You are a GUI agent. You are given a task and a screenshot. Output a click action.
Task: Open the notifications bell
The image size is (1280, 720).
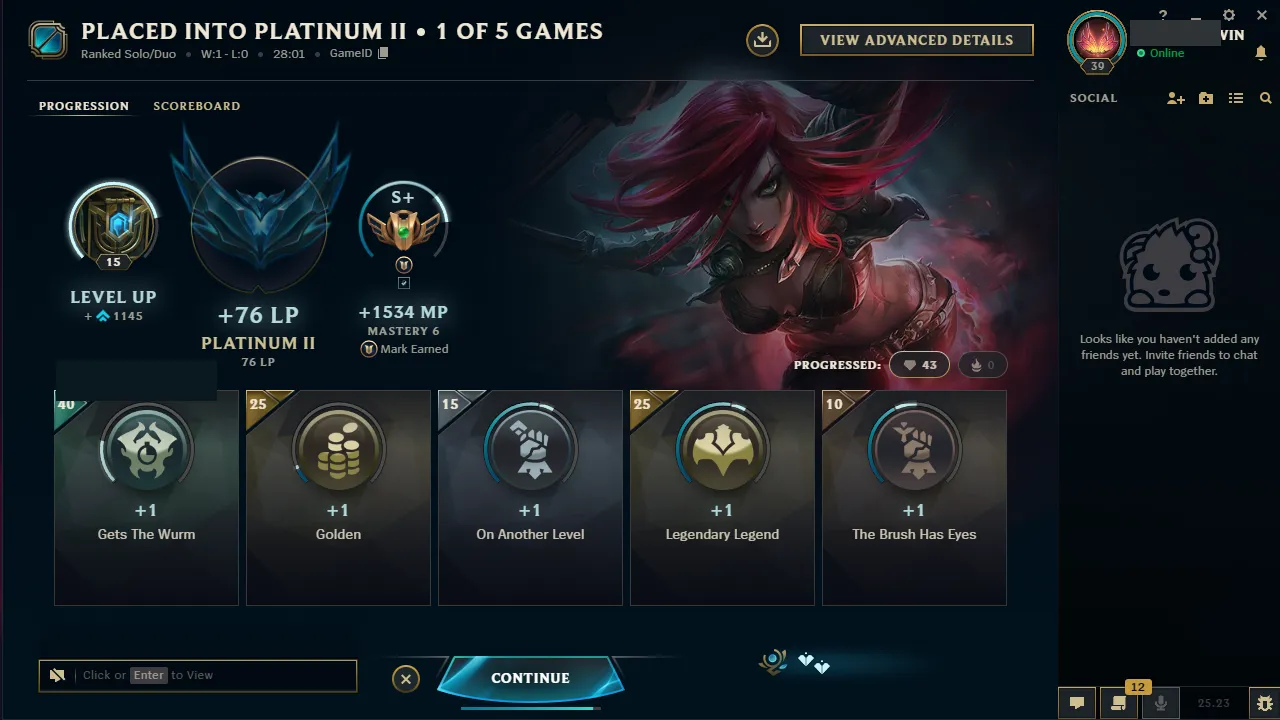click(1261, 52)
